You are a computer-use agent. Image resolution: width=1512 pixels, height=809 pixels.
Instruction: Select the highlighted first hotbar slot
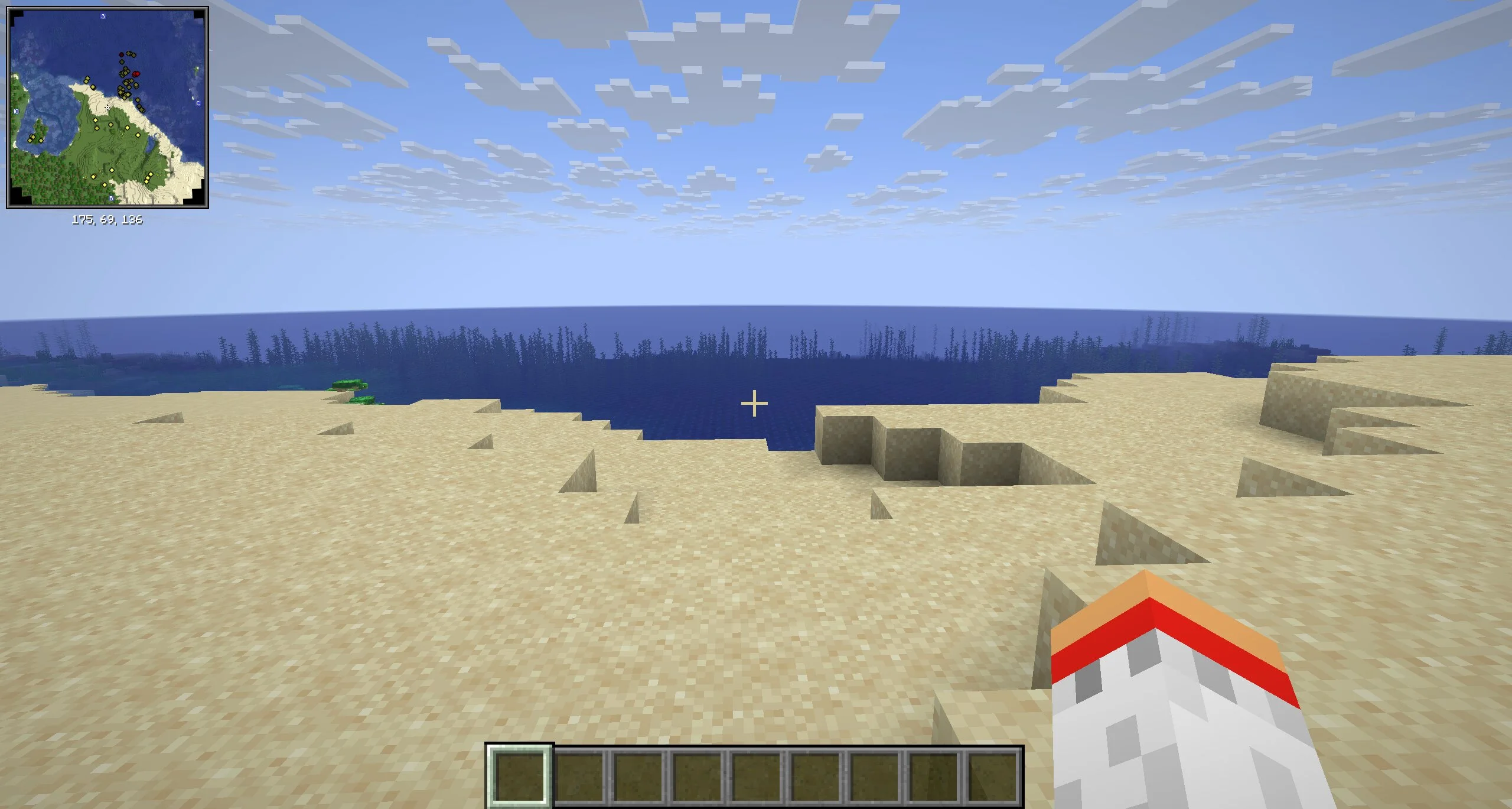coord(519,775)
